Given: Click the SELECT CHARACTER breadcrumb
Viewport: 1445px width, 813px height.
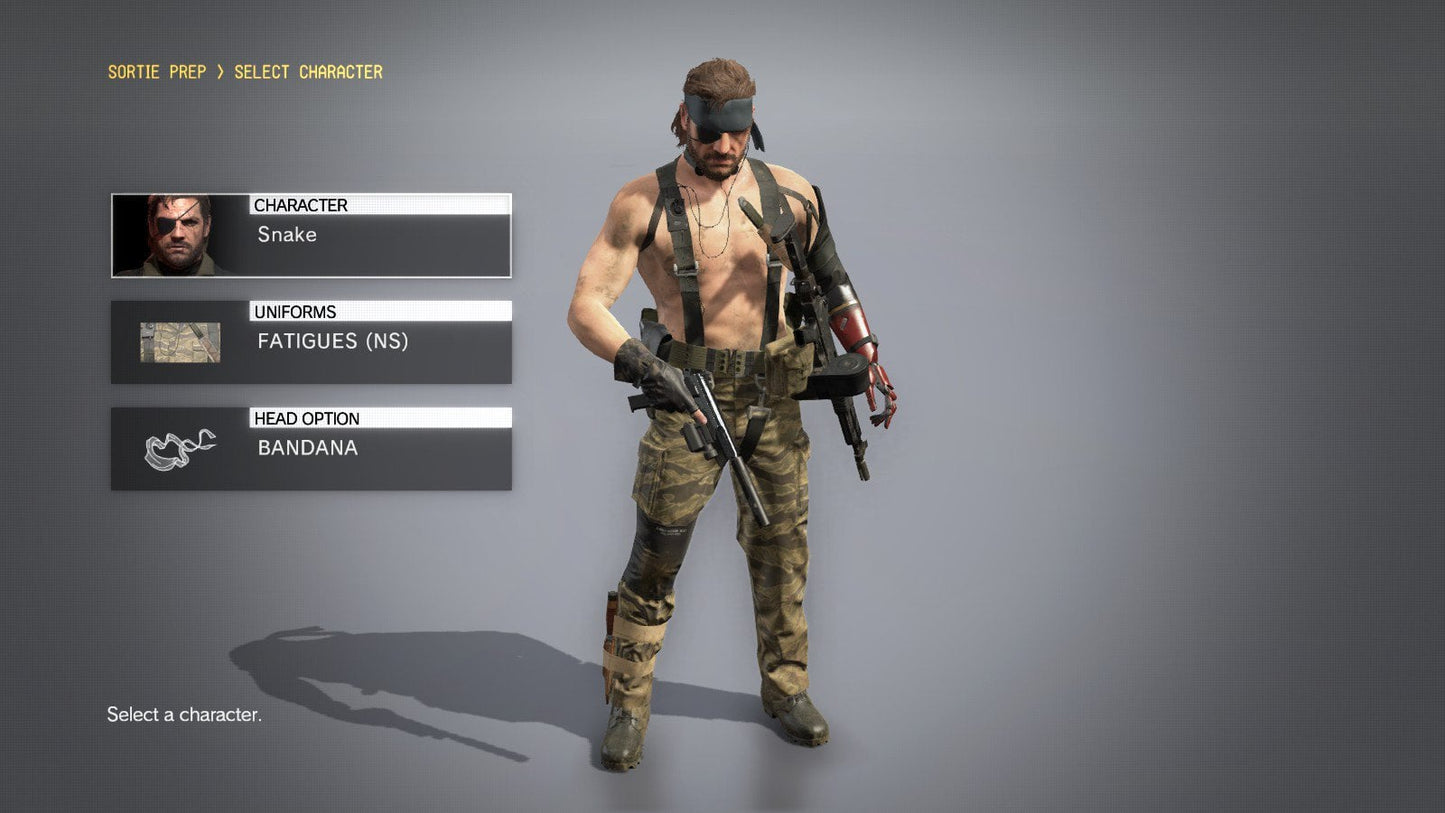Looking at the screenshot, I should point(307,71).
